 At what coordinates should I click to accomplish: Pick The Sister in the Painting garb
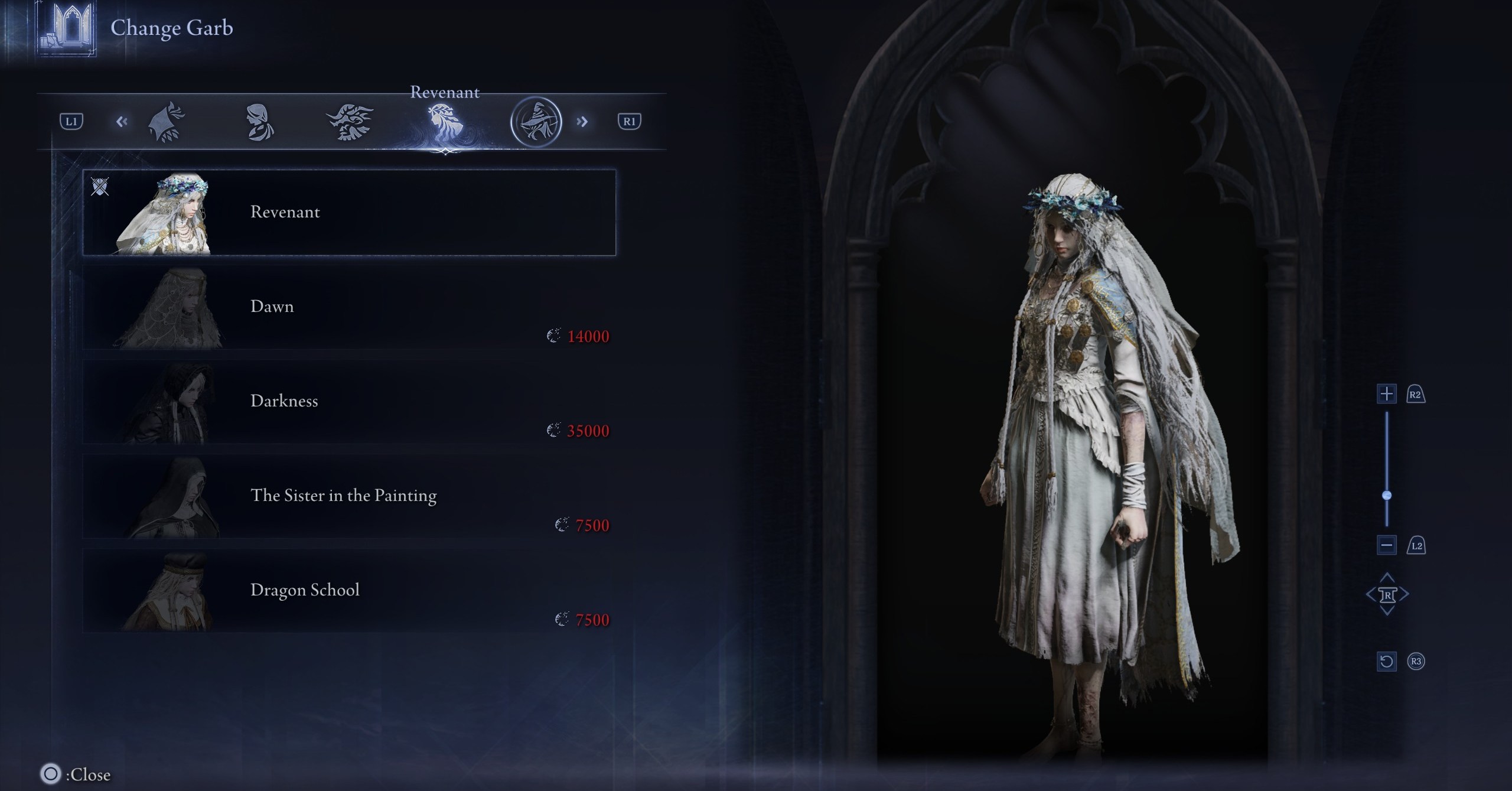[348, 496]
